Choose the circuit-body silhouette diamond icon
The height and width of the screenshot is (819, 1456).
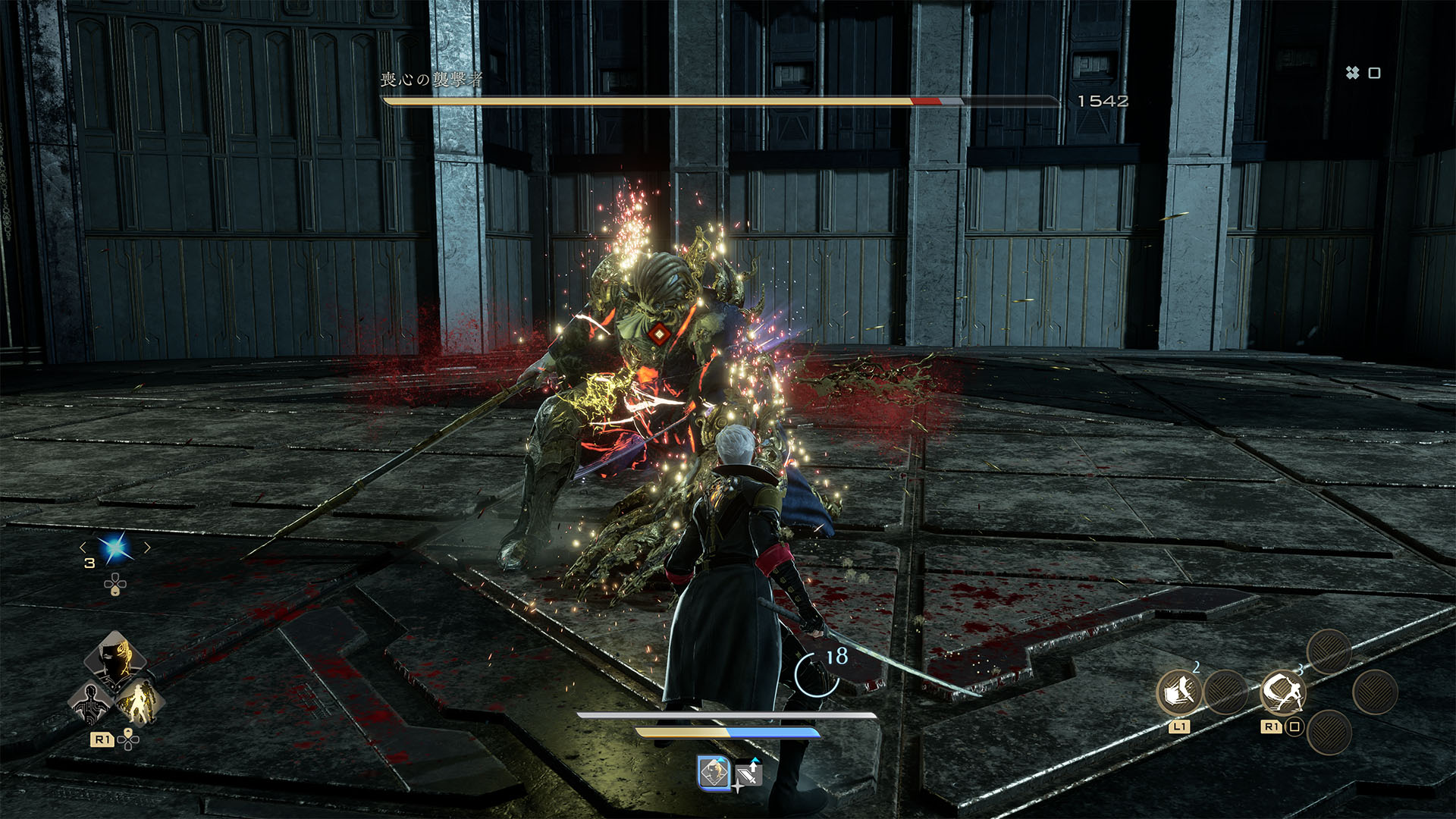(90, 702)
